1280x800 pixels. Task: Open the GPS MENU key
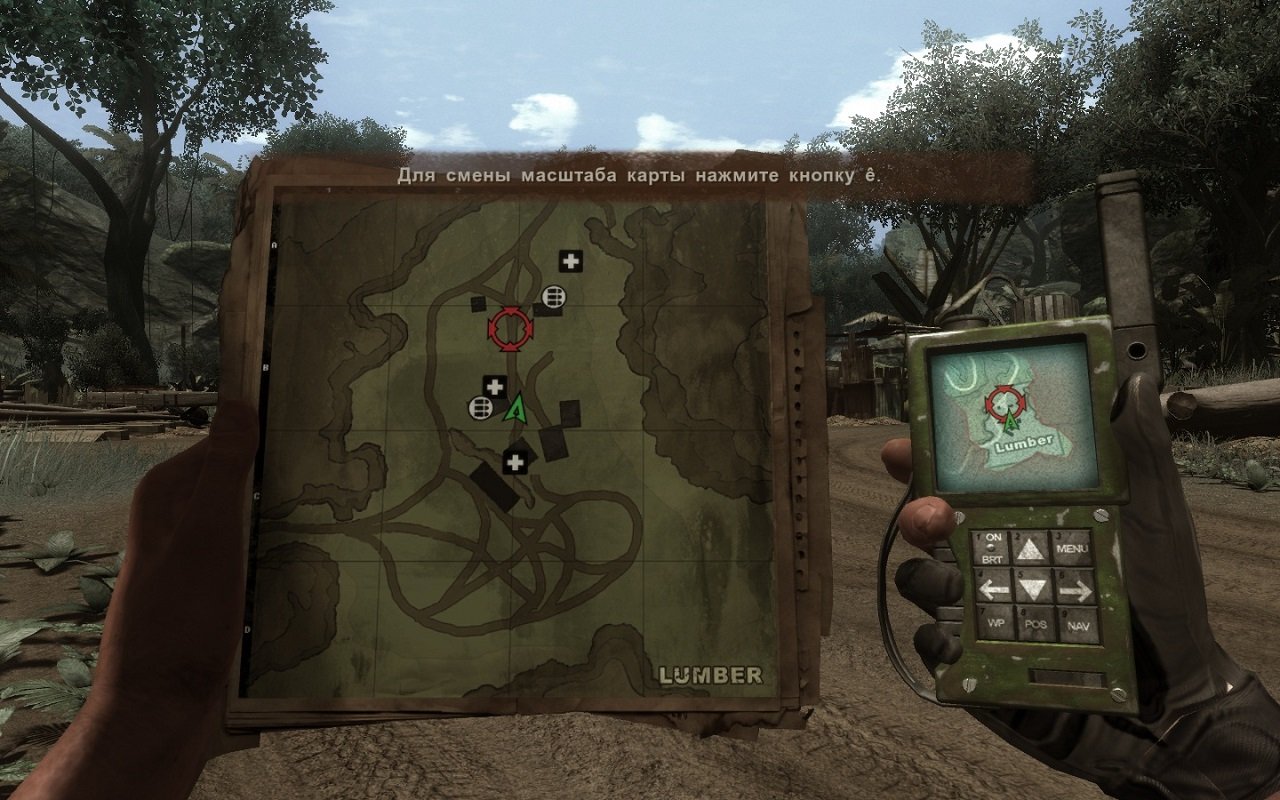point(1072,548)
